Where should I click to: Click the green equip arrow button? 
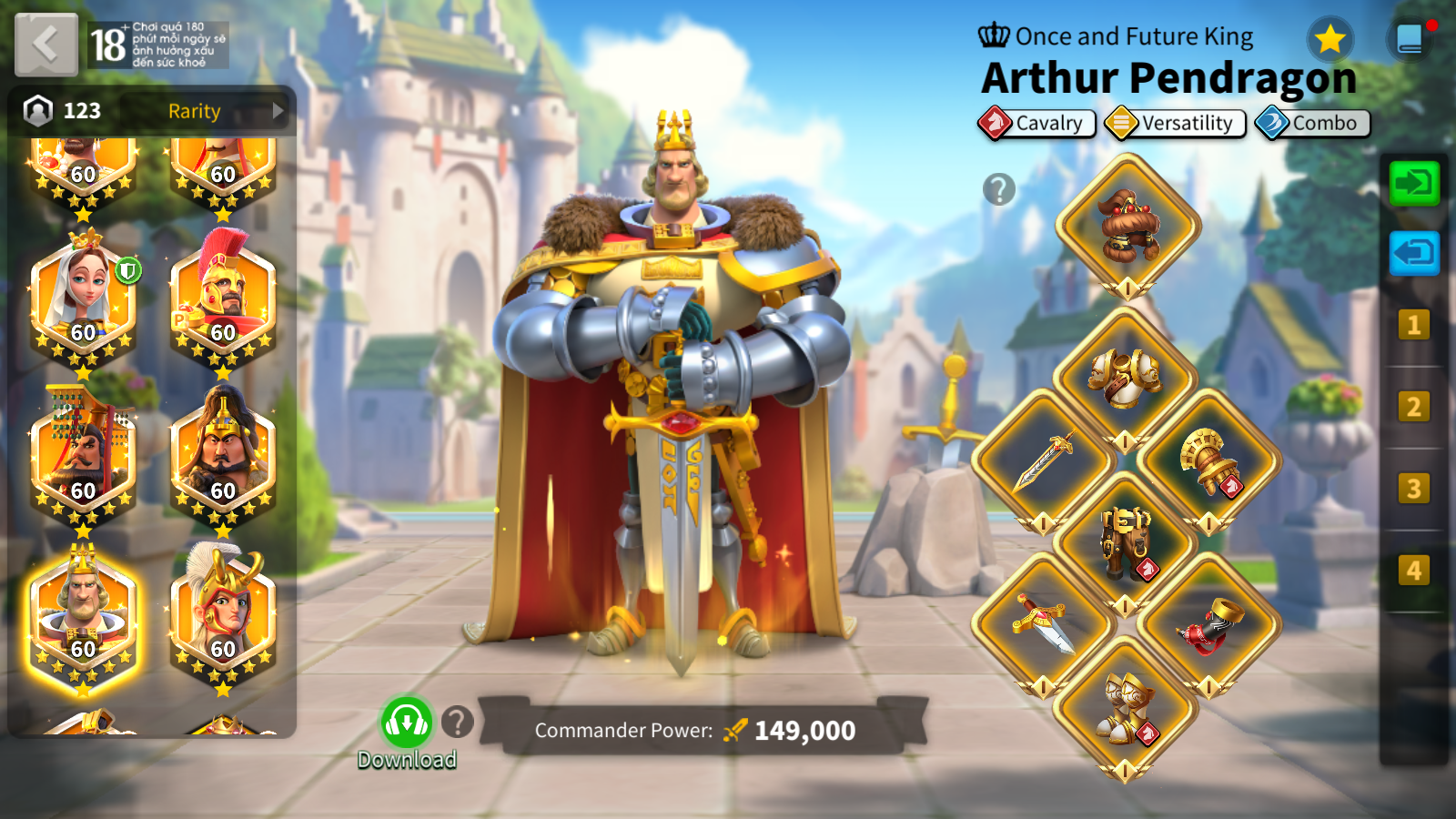pyautogui.click(x=1414, y=183)
